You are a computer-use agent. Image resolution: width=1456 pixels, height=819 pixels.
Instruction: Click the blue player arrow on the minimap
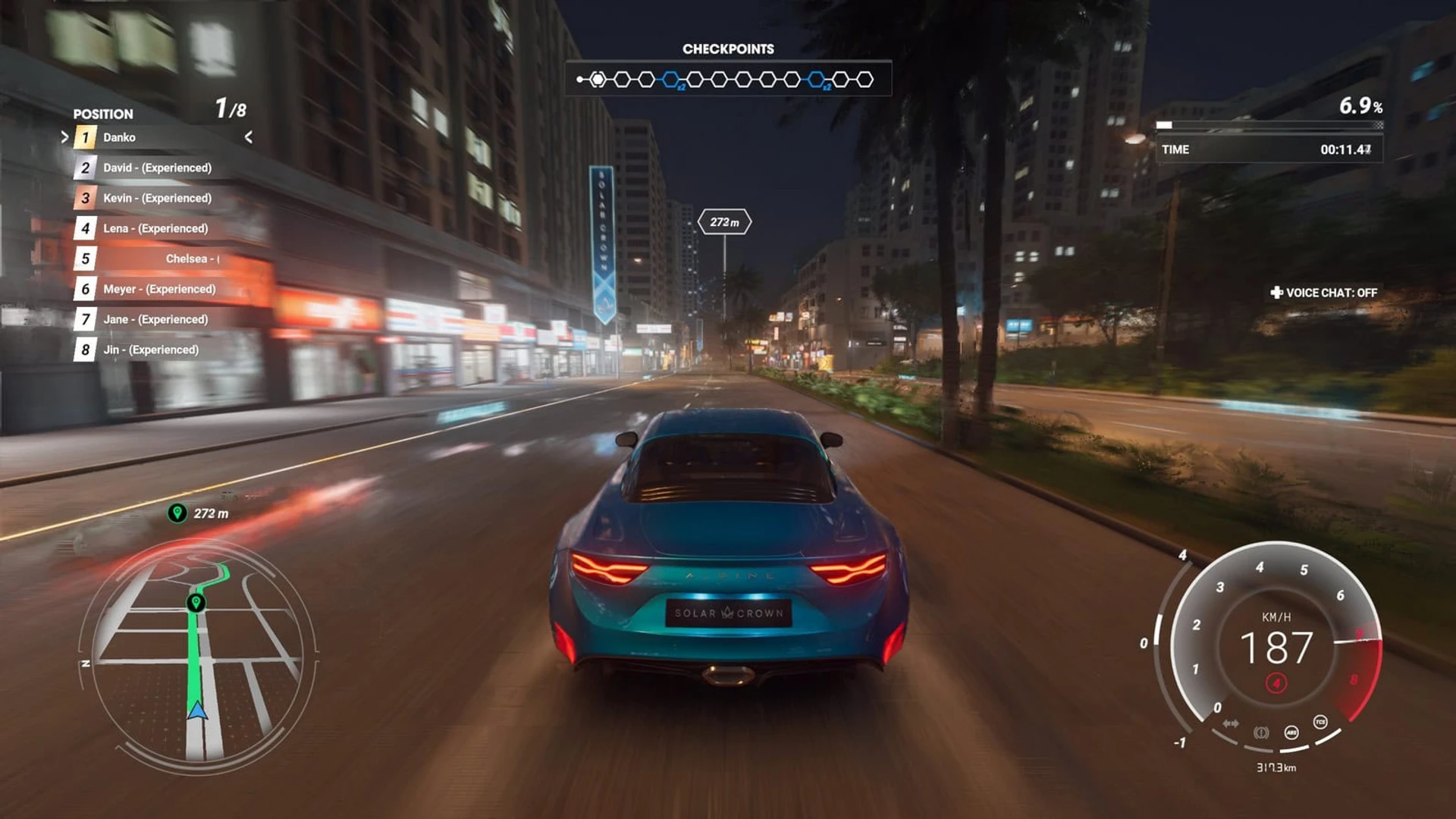[197, 711]
